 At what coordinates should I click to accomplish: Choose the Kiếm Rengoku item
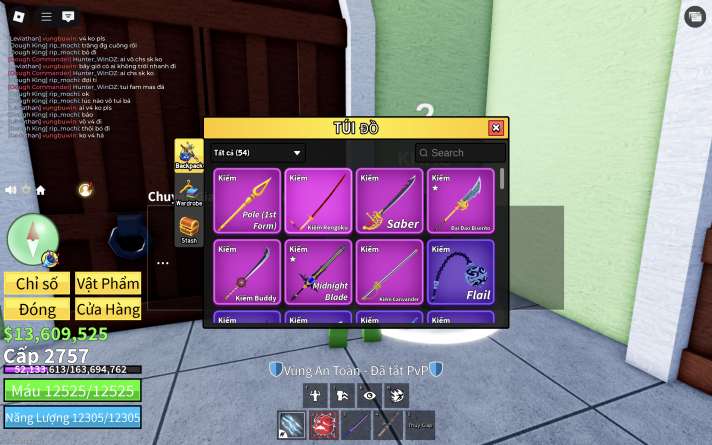click(x=318, y=201)
